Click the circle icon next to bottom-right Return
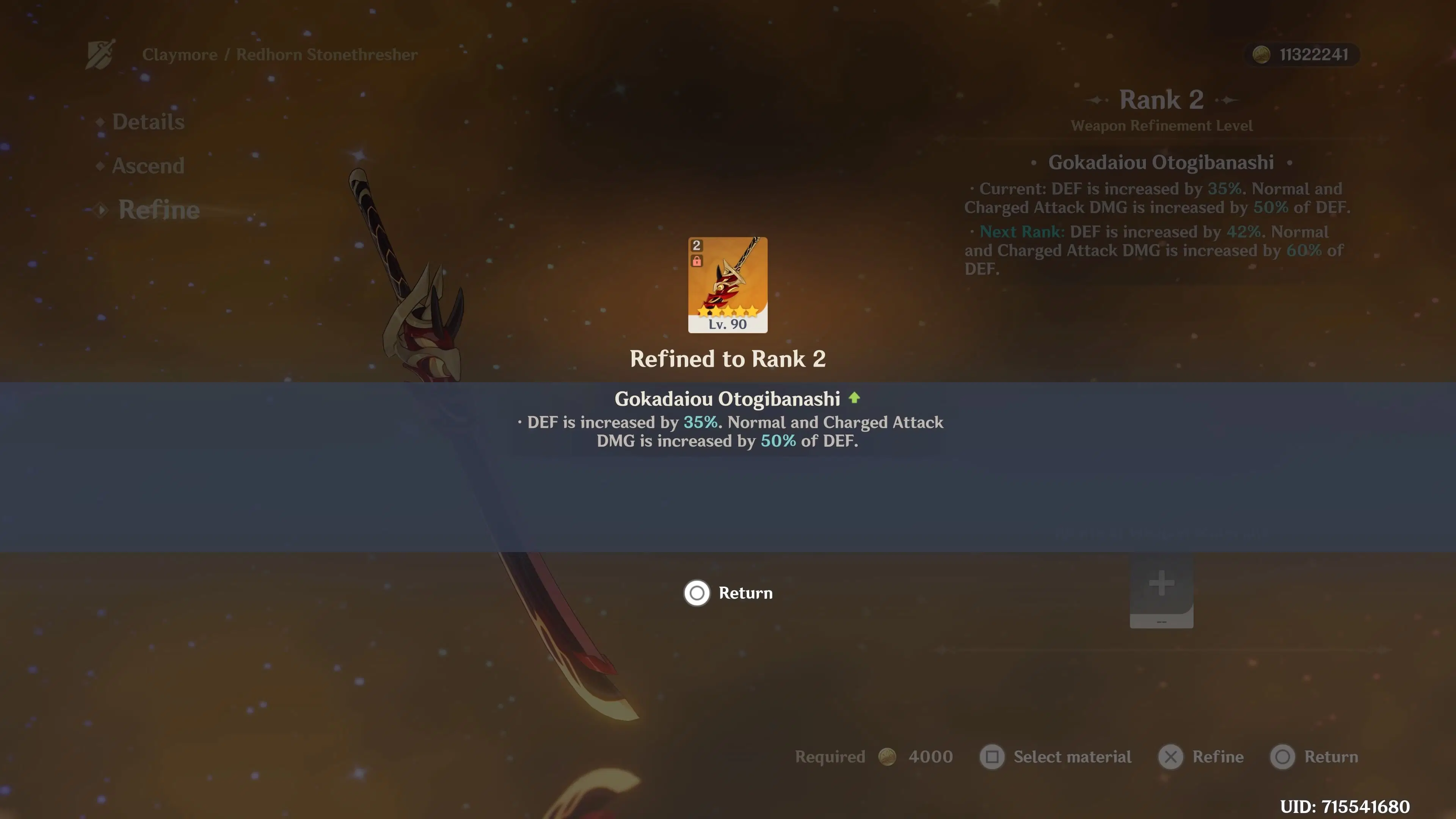This screenshot has height=819, width=1456. (1283, 757)
